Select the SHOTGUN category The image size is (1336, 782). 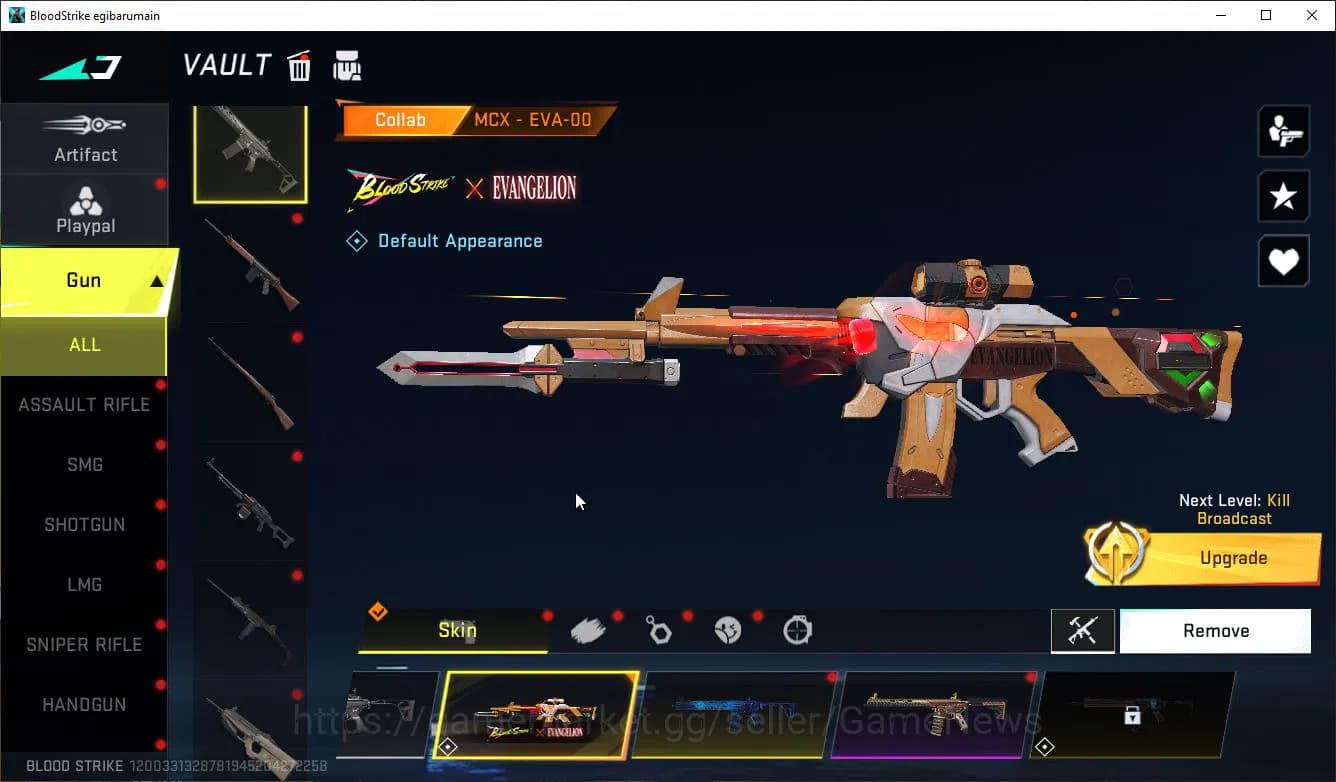[x=84, y=524]
